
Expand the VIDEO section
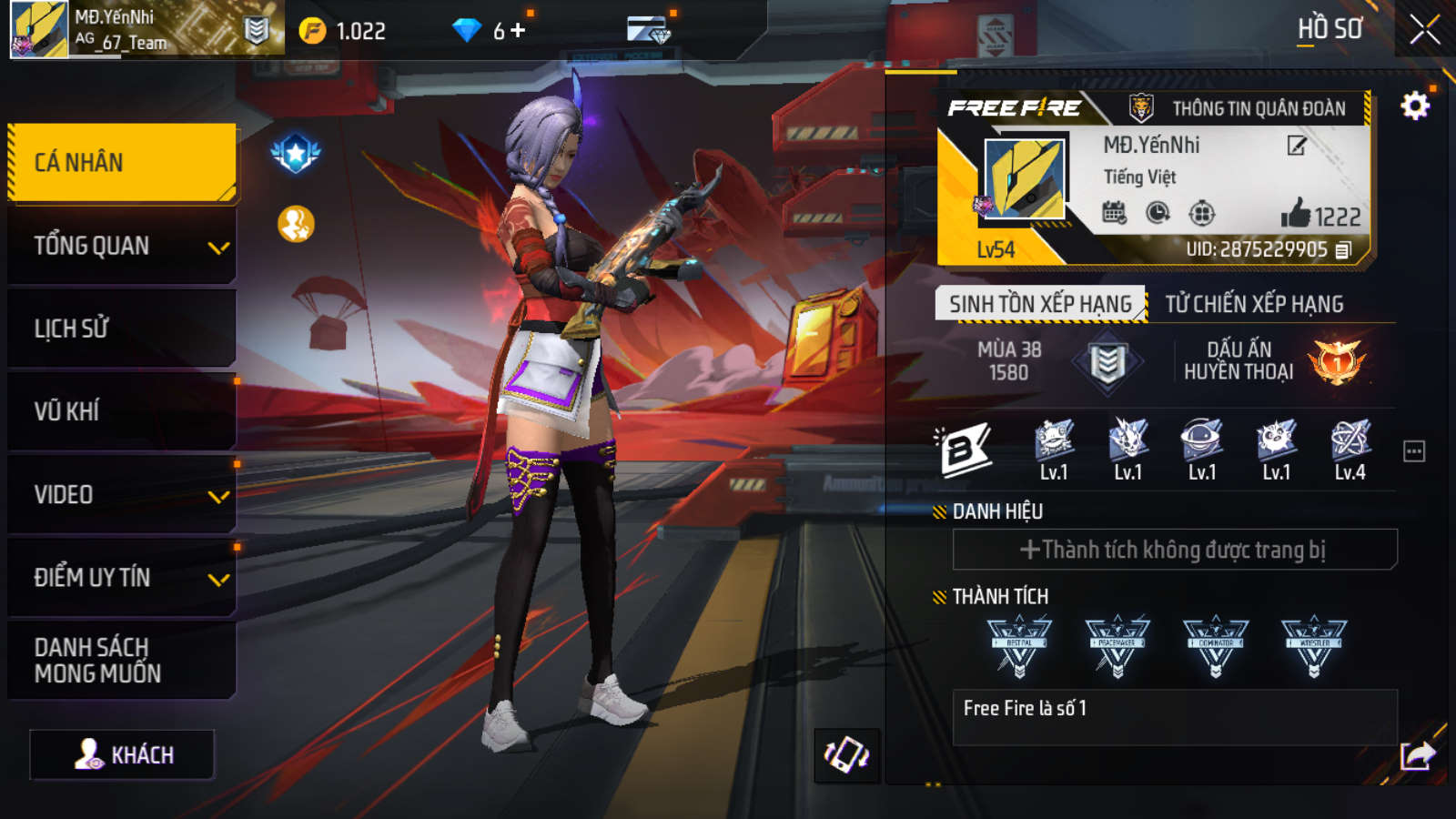[x=122, y=495]
